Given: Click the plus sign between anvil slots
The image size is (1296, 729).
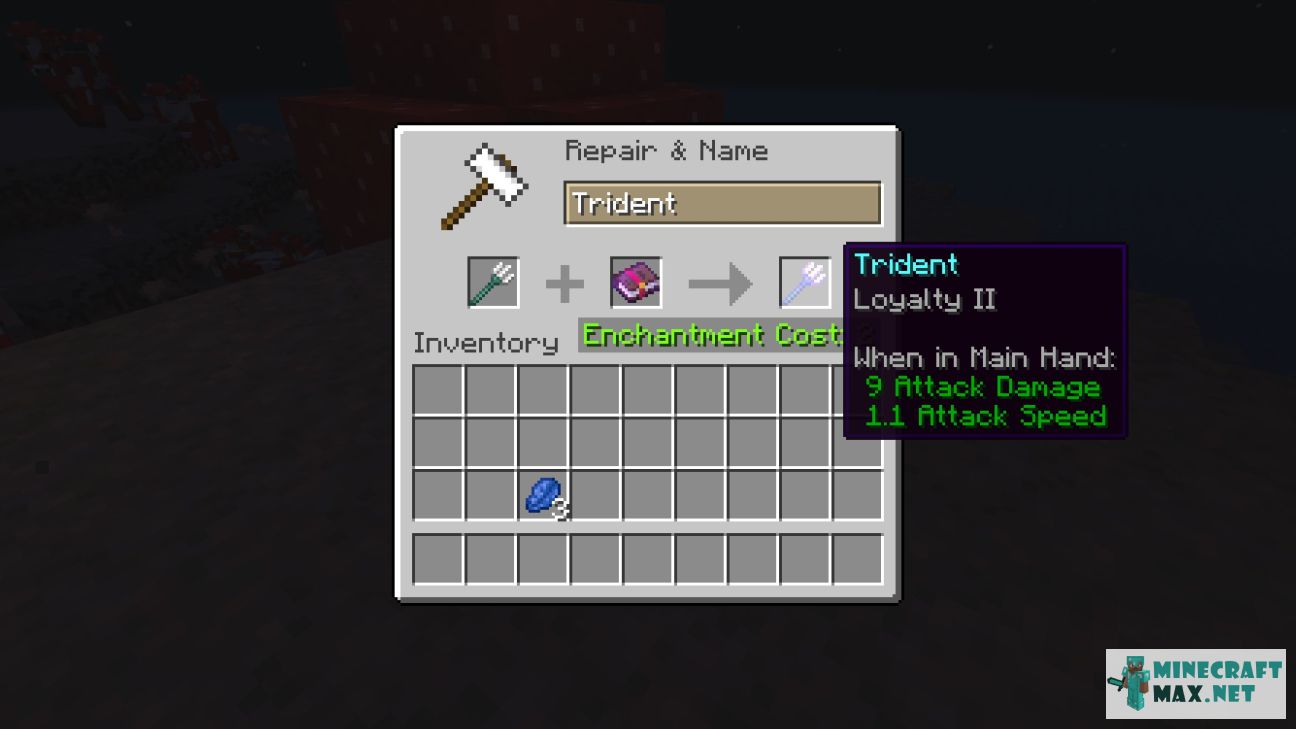Looking at the screenshot, I should [x=563, y=283].
